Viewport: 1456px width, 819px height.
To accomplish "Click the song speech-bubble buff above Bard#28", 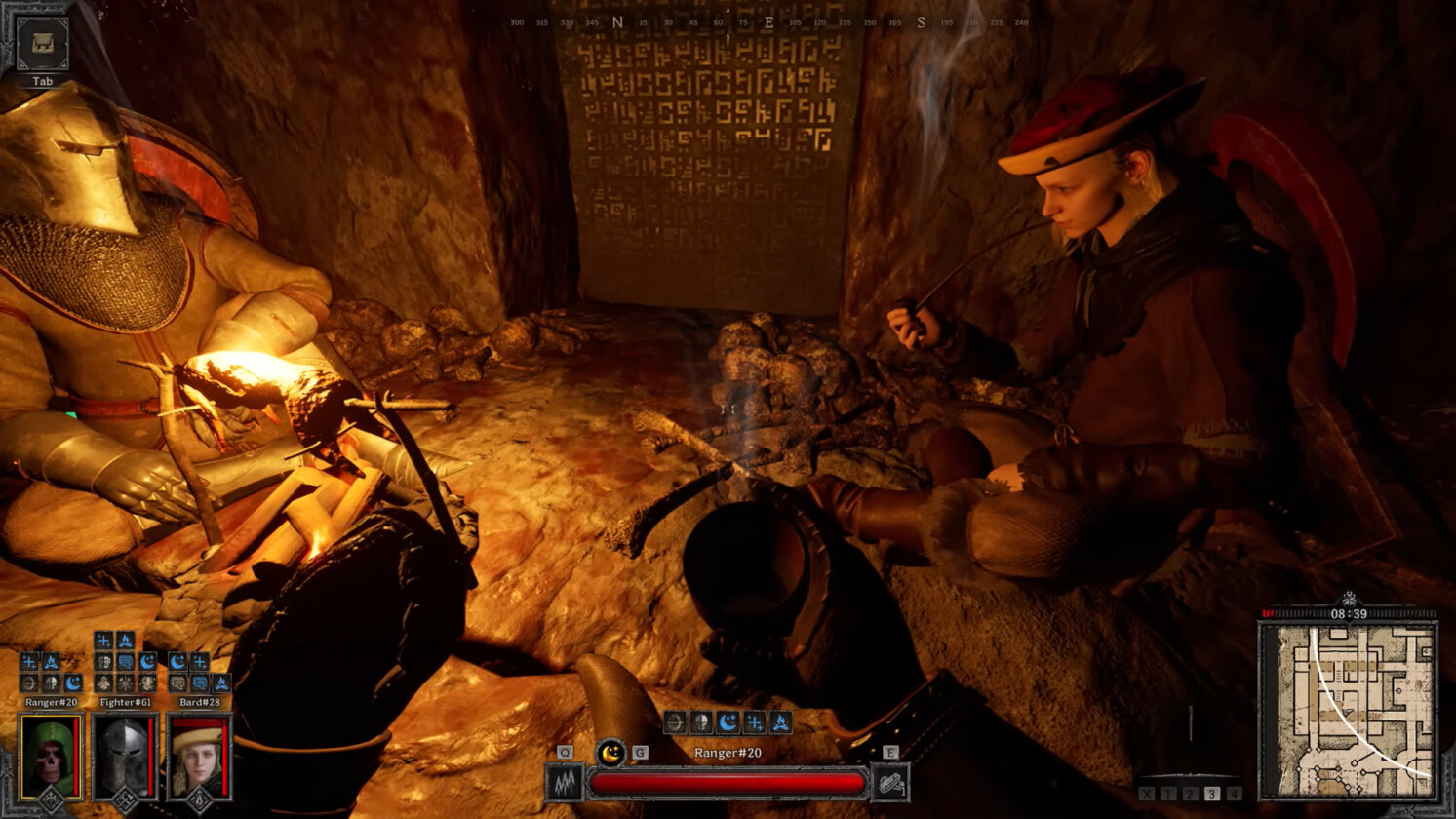I will pyautogui.click(x=201, y=682).
